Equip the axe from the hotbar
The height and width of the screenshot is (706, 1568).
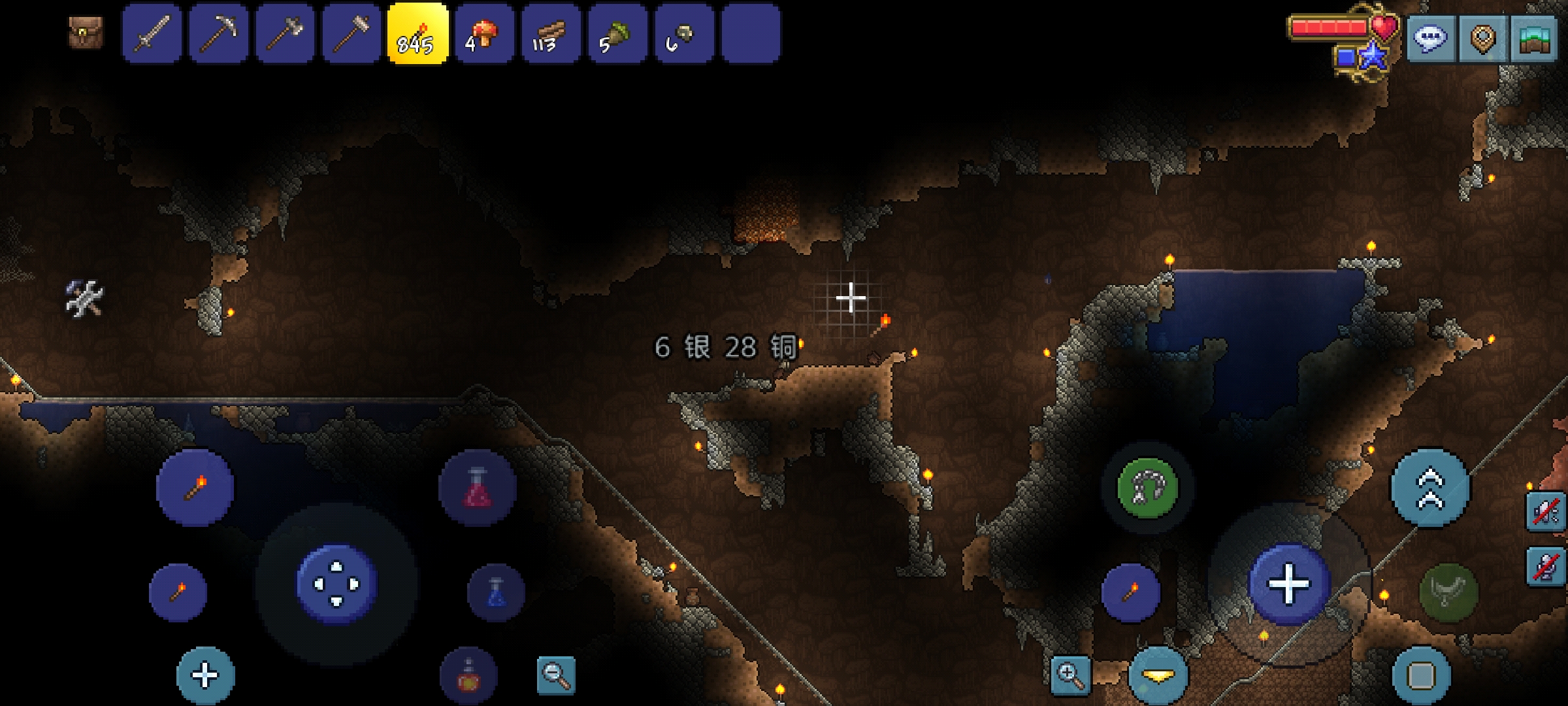tap(286, 33)
